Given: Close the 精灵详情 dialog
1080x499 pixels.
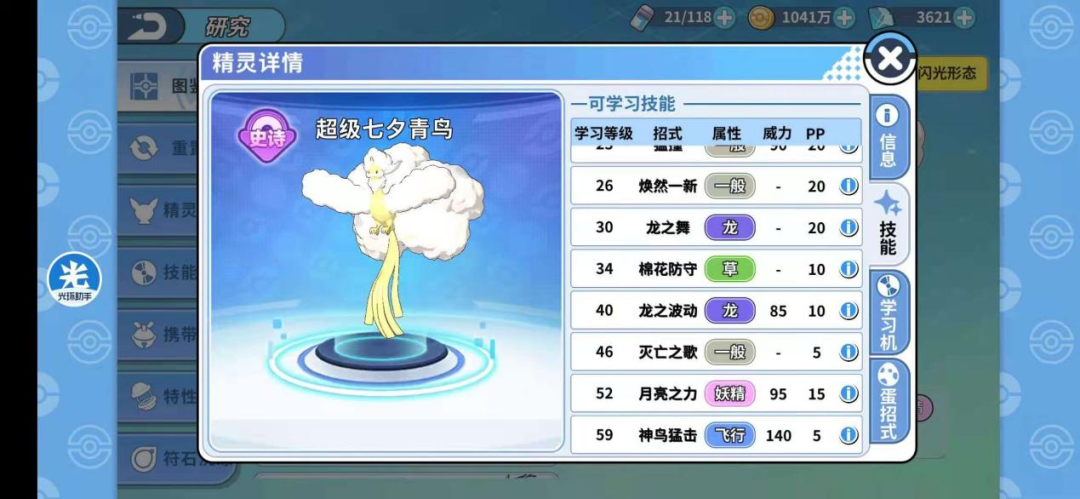Looking at the screenshot, I should 889,59.
